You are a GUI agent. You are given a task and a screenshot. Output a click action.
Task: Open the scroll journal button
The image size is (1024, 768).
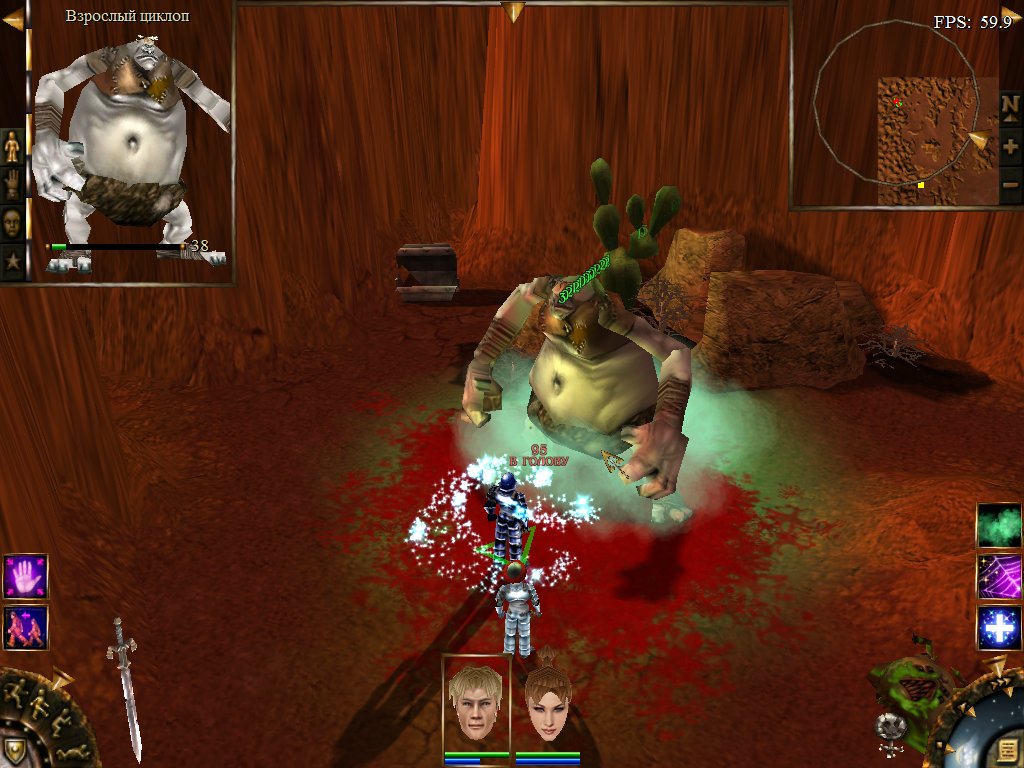pos(1008,750)
